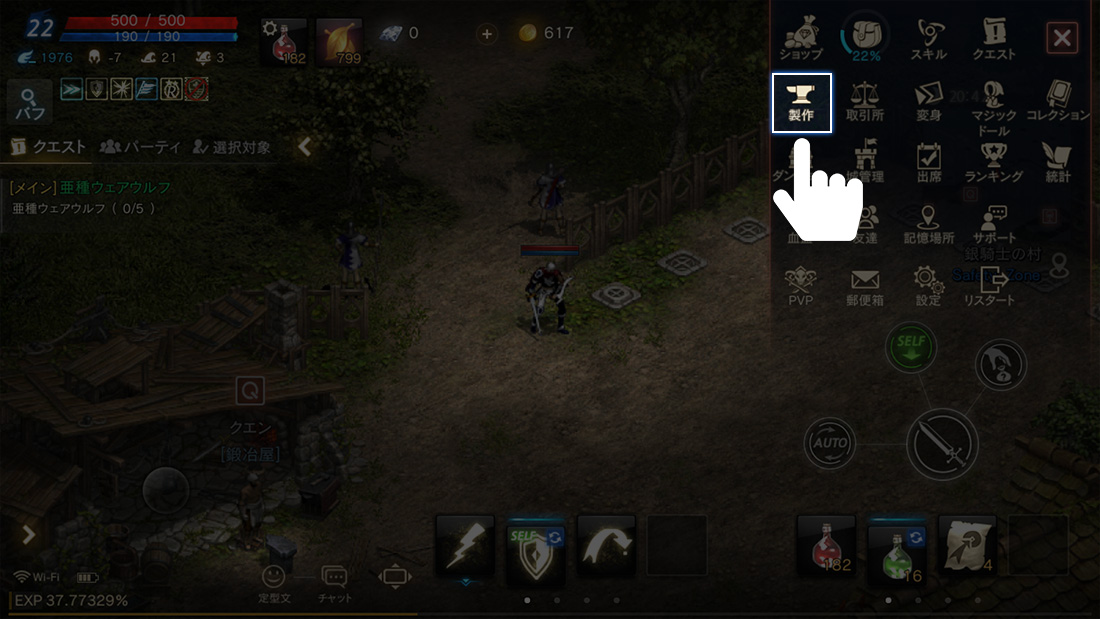Viewport: 1100px width, 619px height.
Task: Open the 製作 crafting menu
Action: click(x=802, y=102)
